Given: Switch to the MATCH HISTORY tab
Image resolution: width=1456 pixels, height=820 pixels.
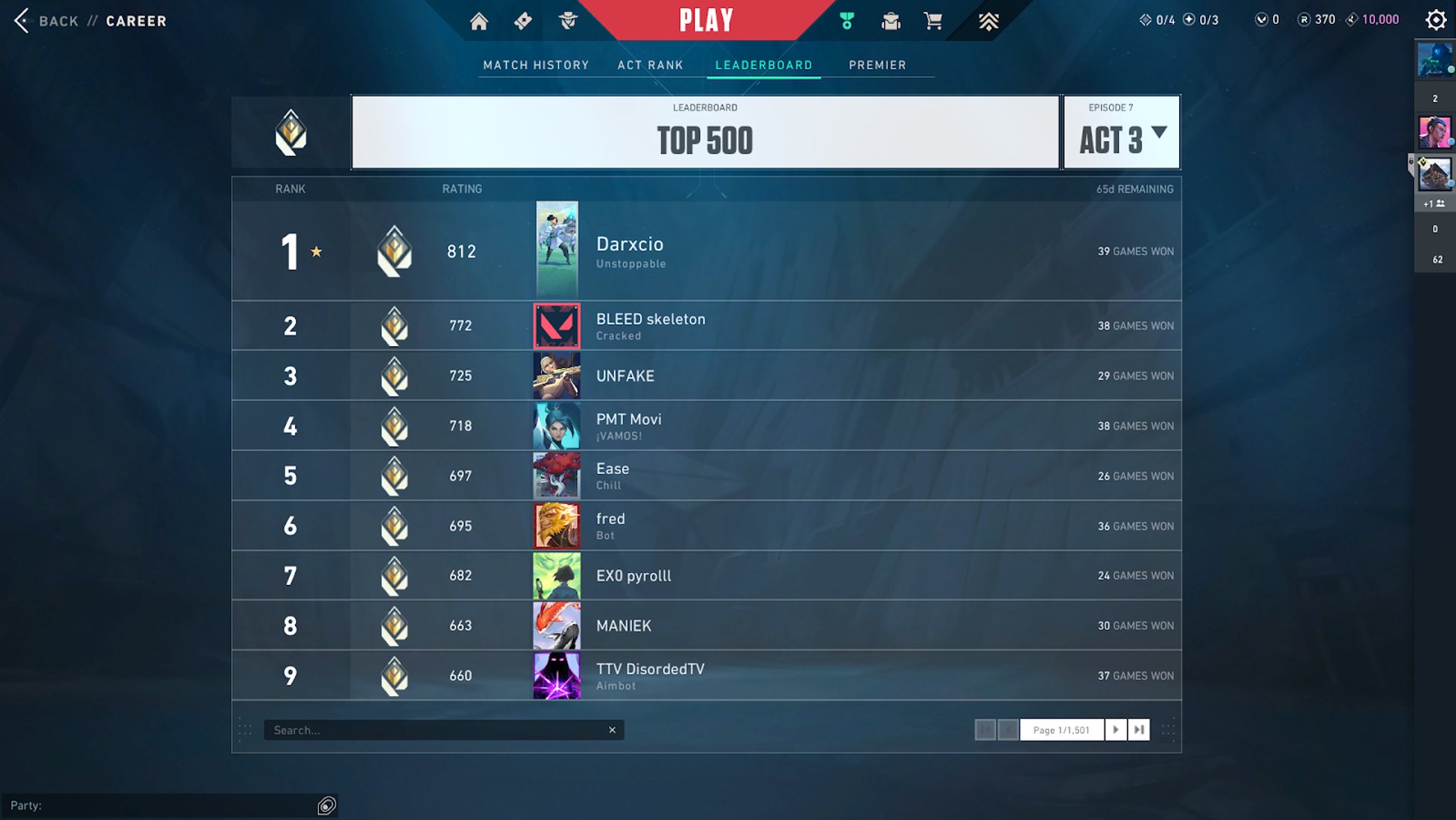Looking at the screenshot, I should (536, 65).
